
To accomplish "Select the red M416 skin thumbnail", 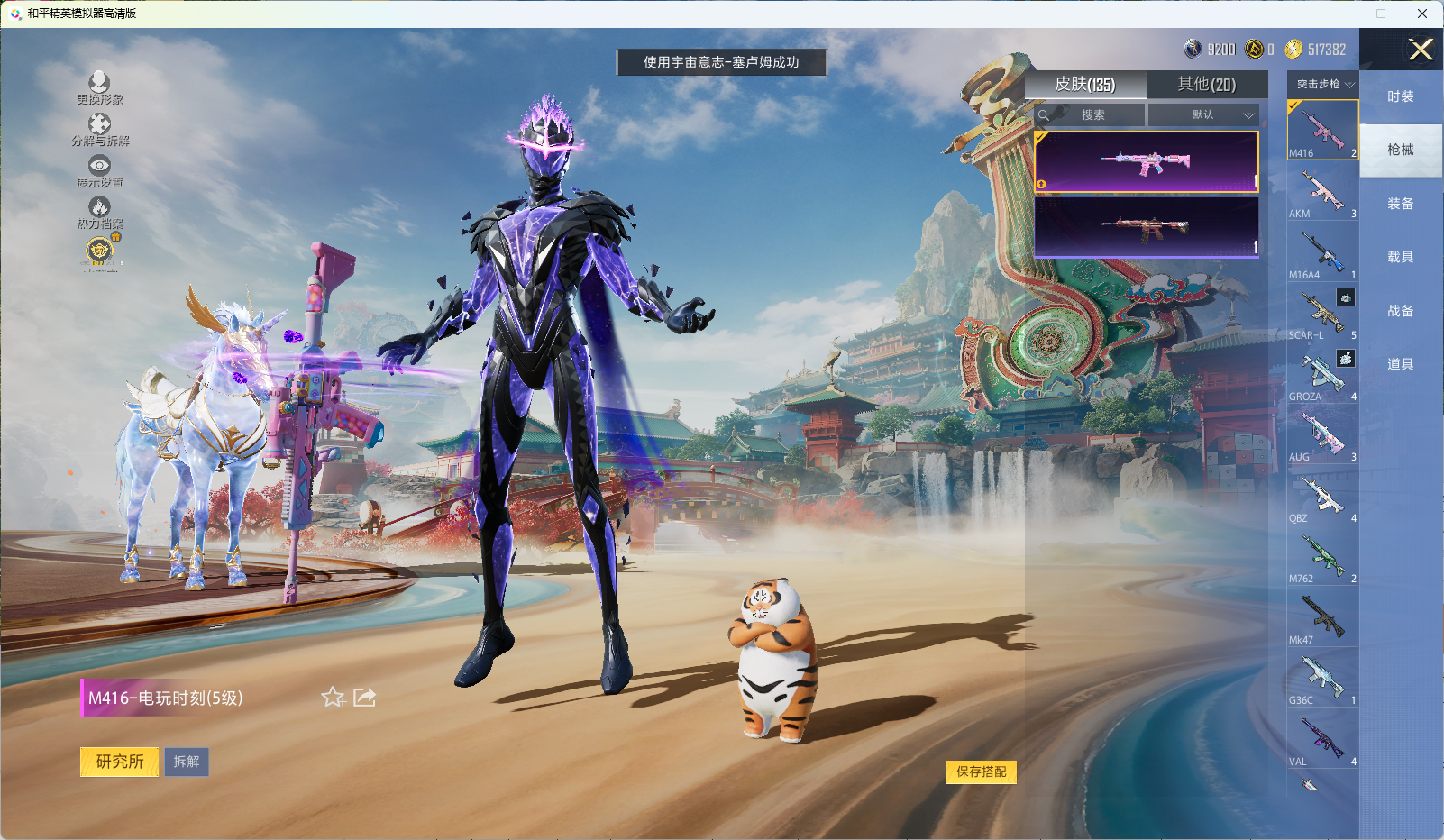I will pos(1146,227).
